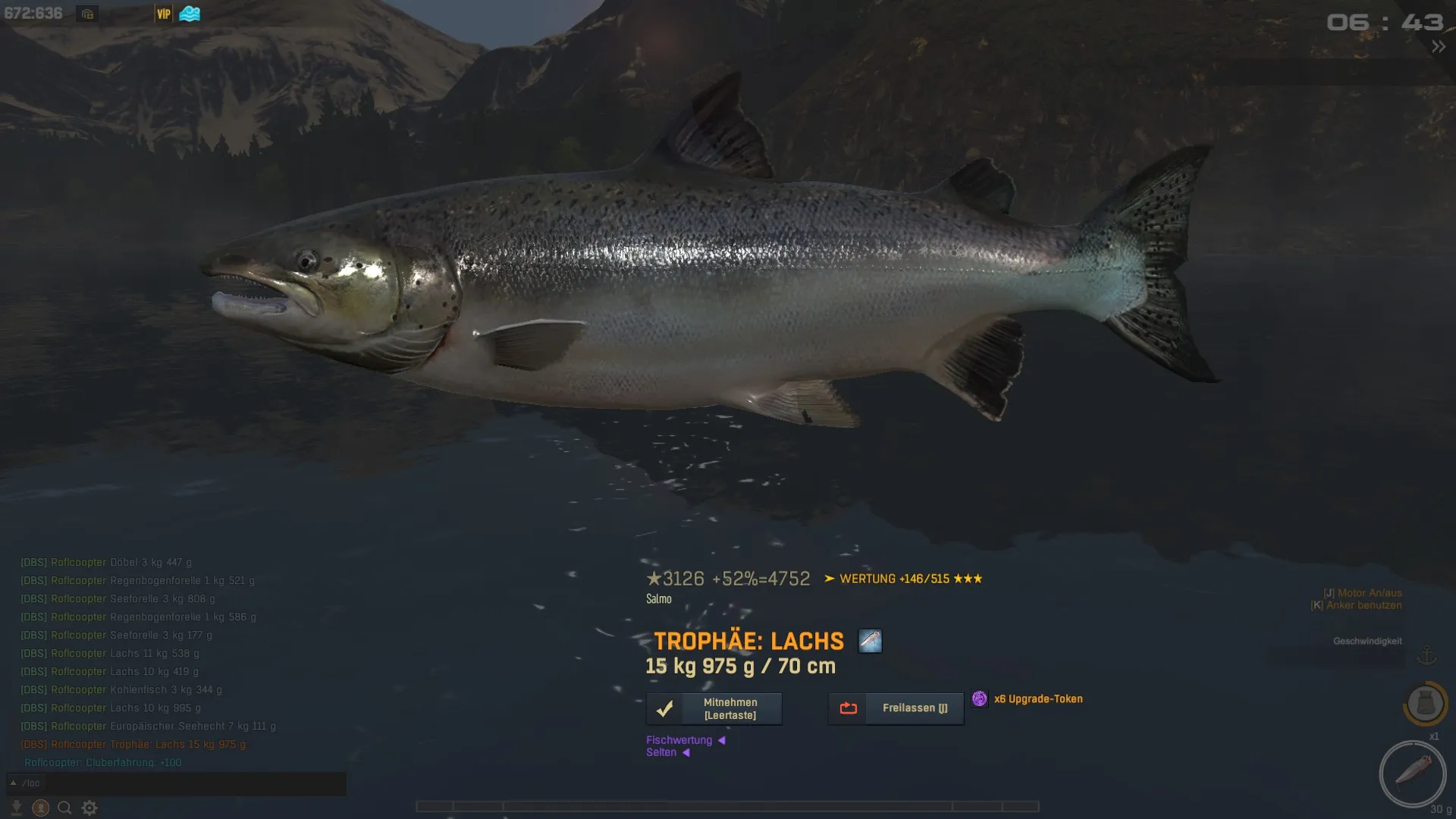This screenshot has width=1456, height=819.
Task: Open the chat channel selector arrow
Action: pos(13,783)
